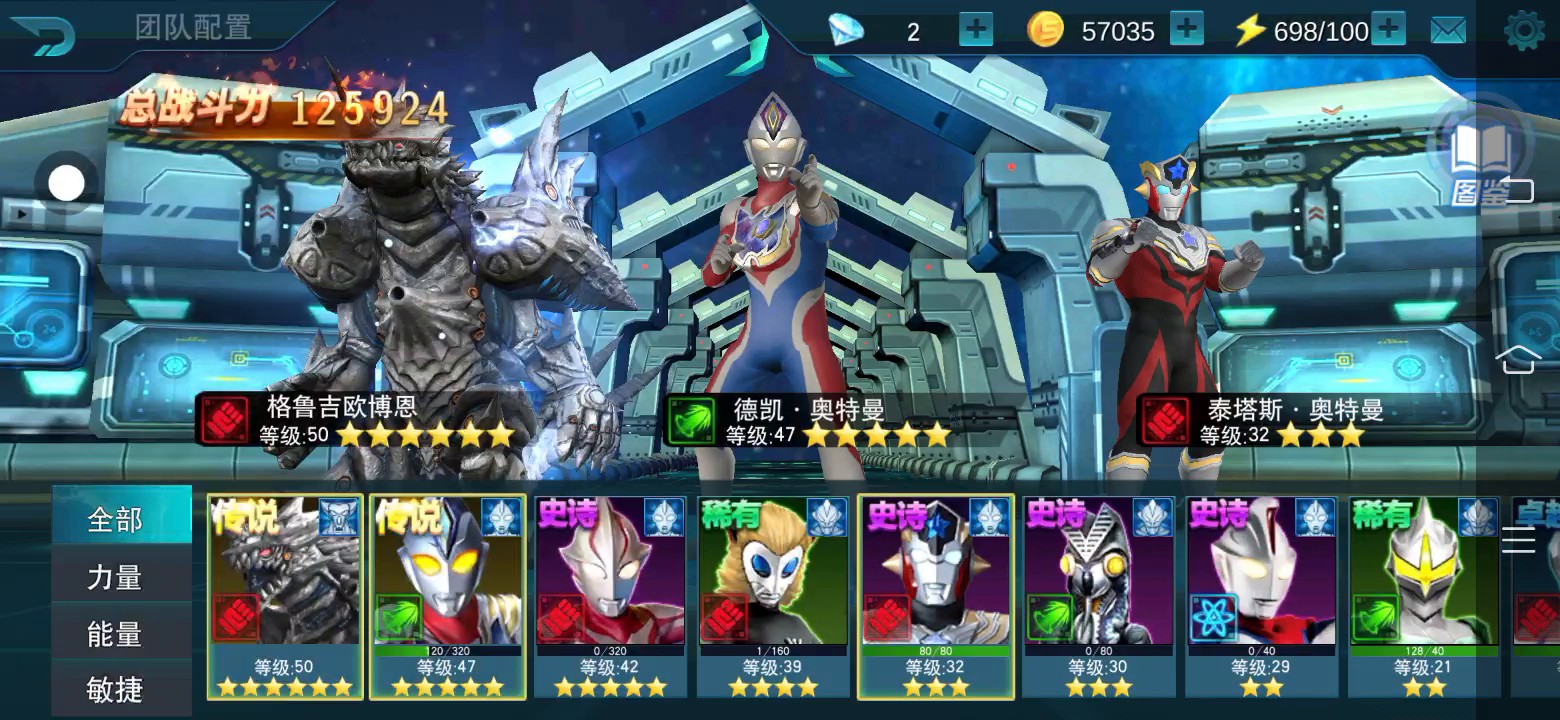
Task: Open the mail envelope icon
Action: coord(1447,31)
